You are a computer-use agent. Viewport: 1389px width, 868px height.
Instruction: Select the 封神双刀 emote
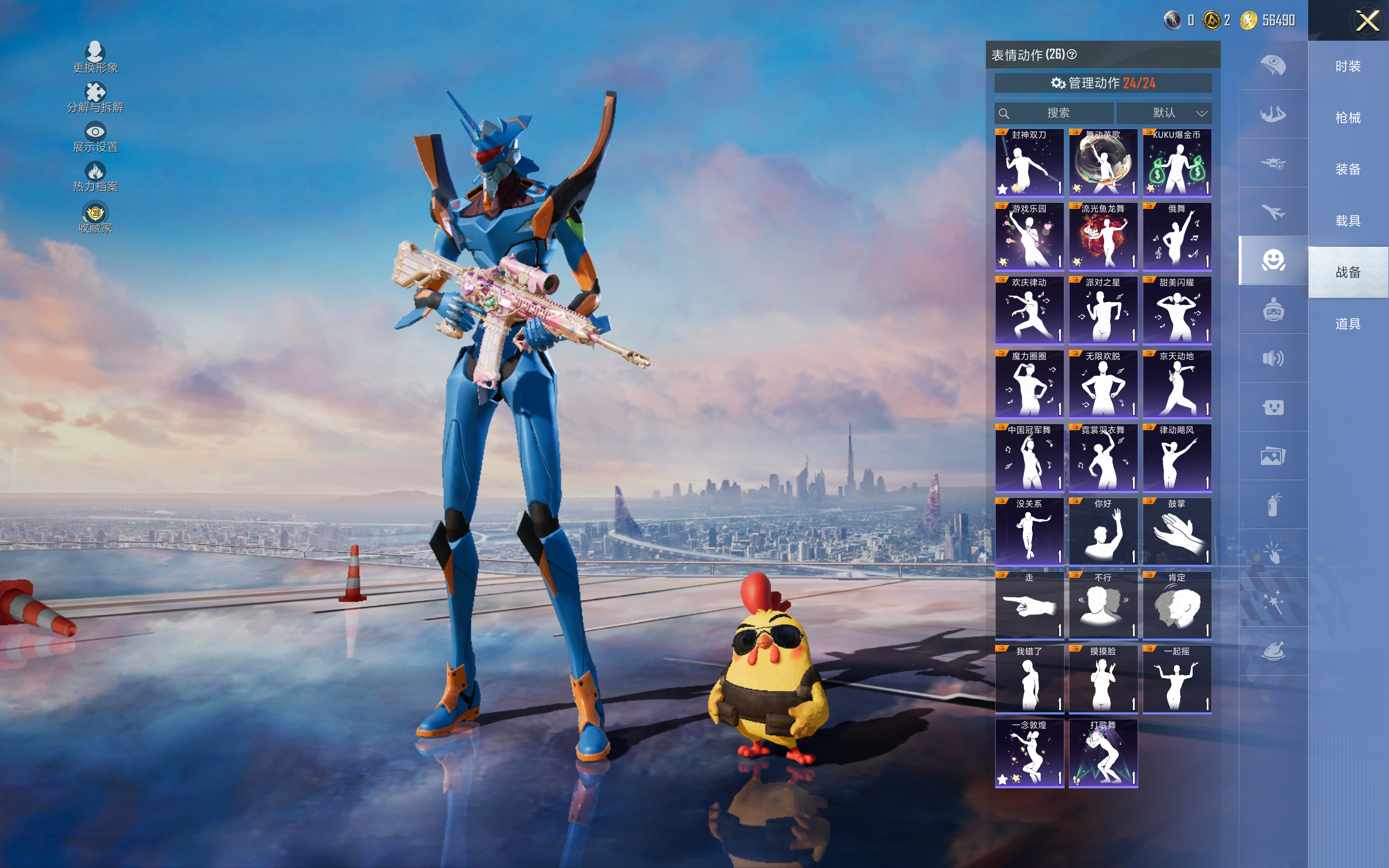pos(1029,163)
